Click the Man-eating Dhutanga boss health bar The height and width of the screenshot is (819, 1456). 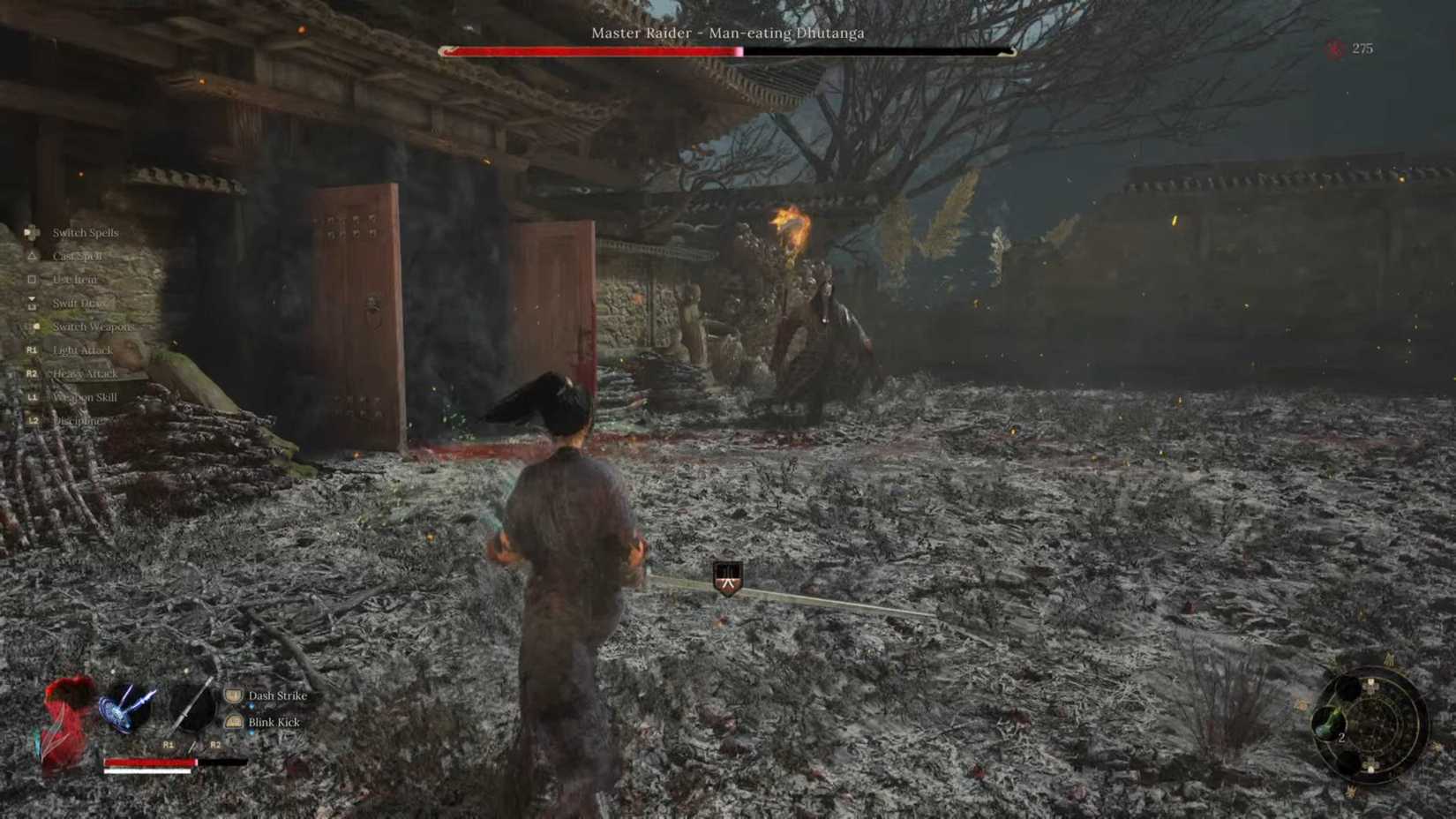(x=724, y=50)
